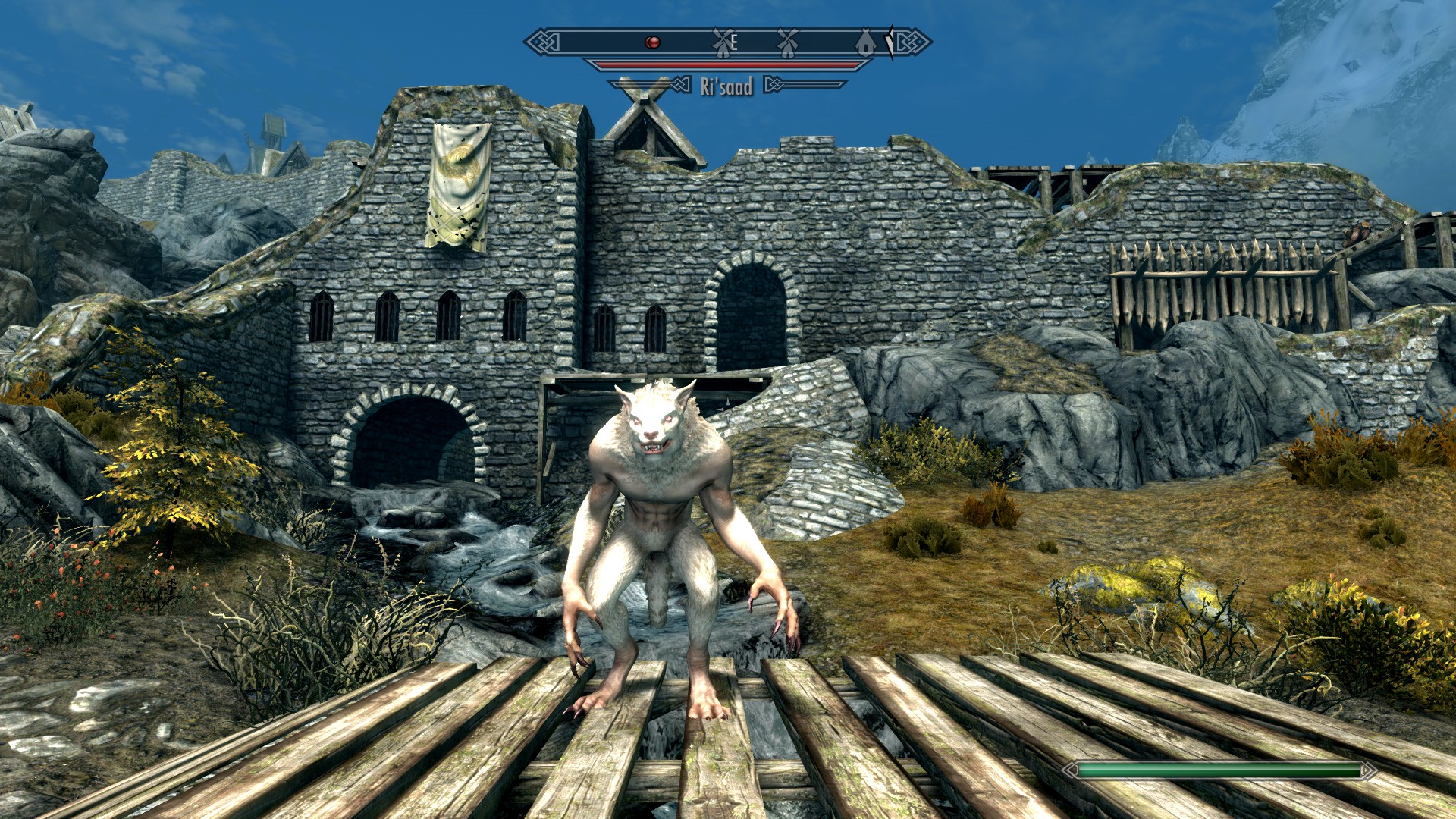
Task: Click the windmill marker beside the E
Action: click(723, 42)
